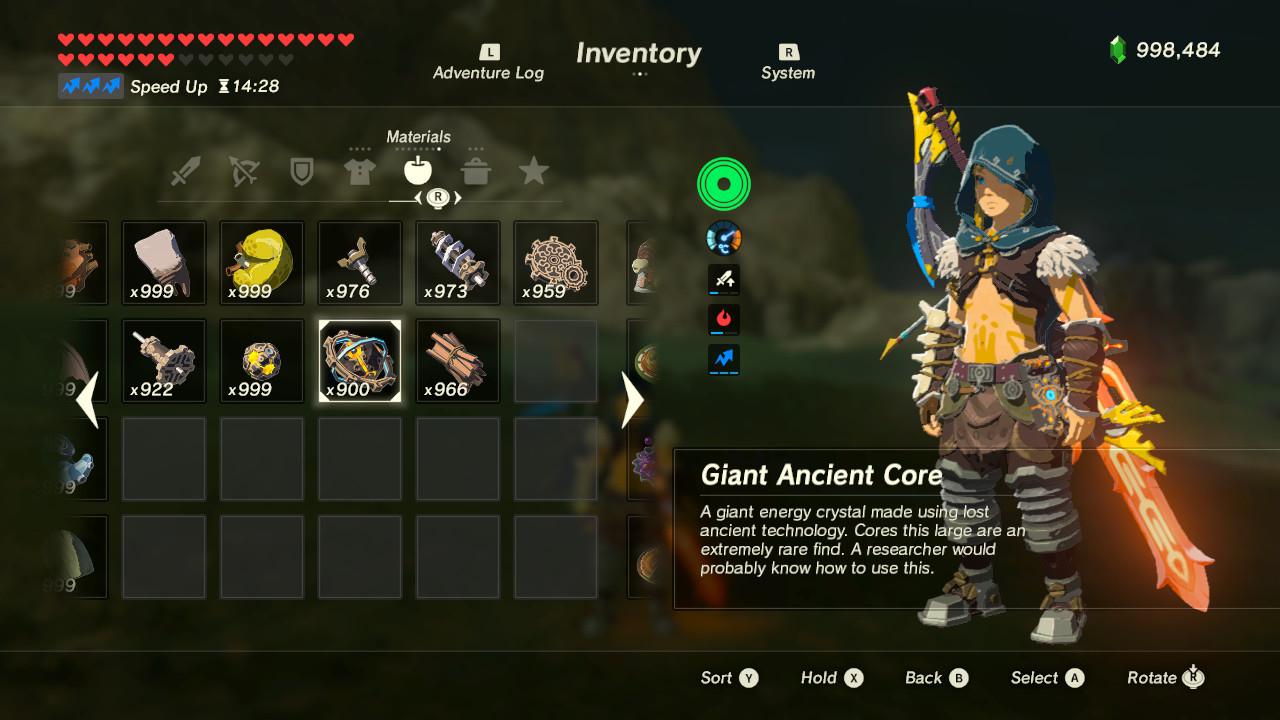Click the green stealth ability indicator
The image size is (1280, 720).
[x=723, y=184]
